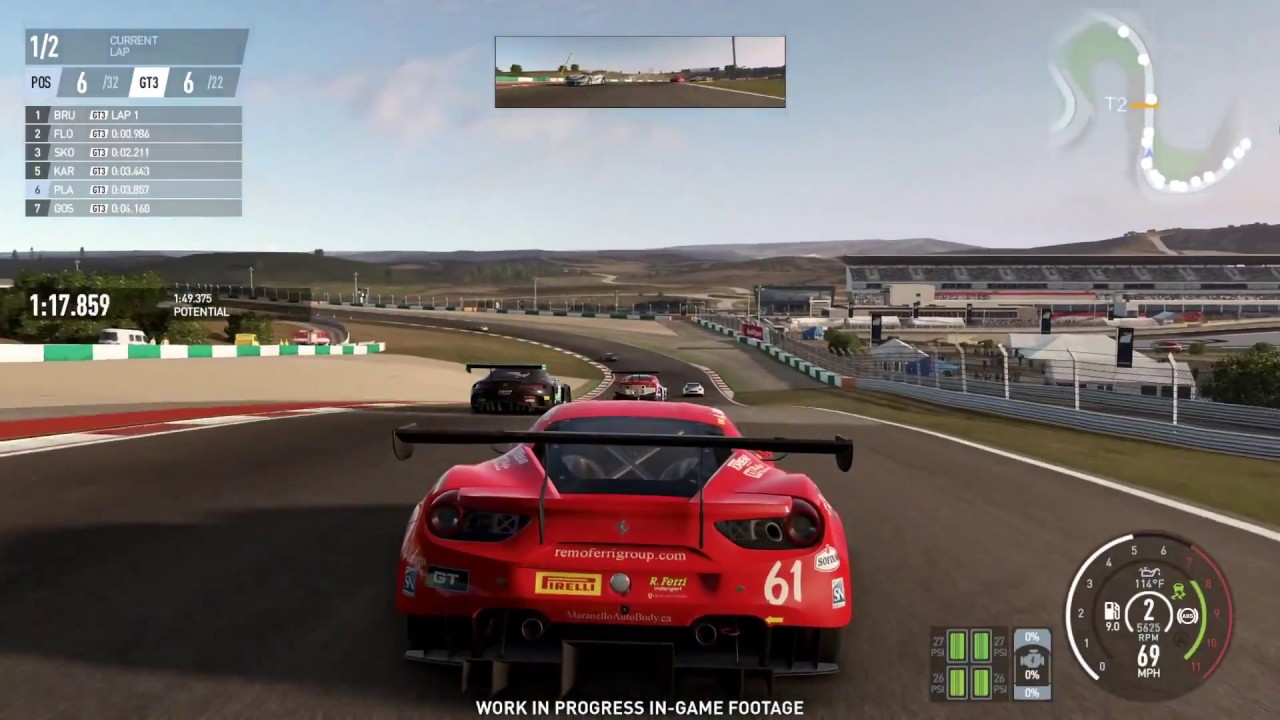Expand the leaderboard row for driver FLO
Screen dimensions: 1280x720
coord(130,133)
